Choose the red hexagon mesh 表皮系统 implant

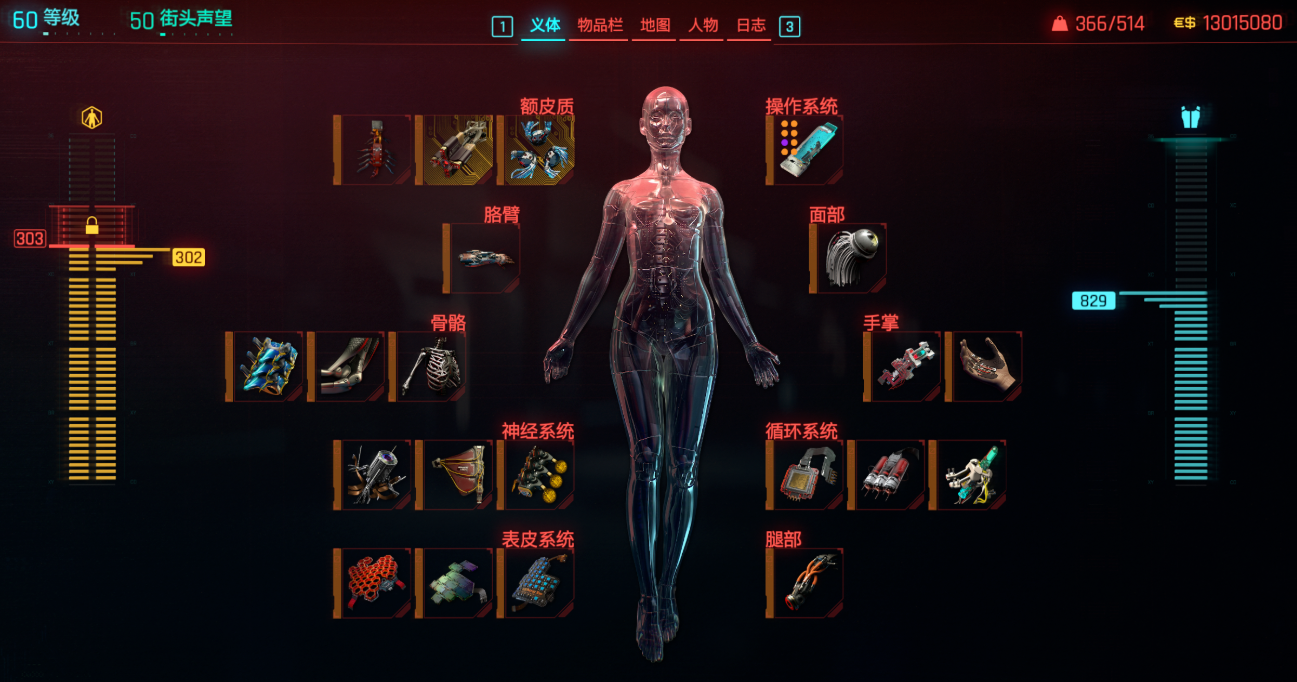(x=373, y=583)
